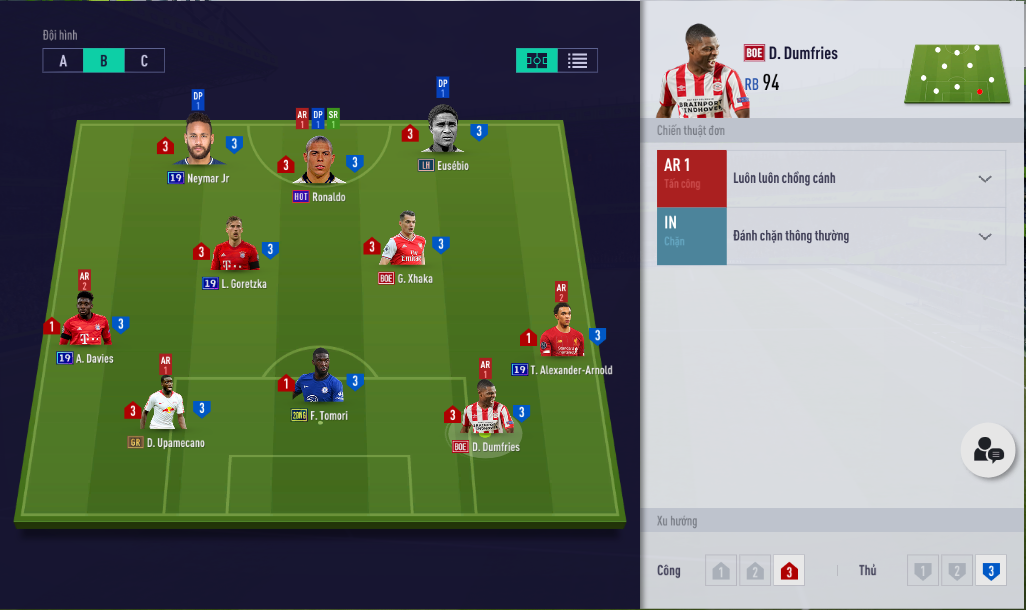
Task: Switch to squad tab A
Action: coord(63,61)
